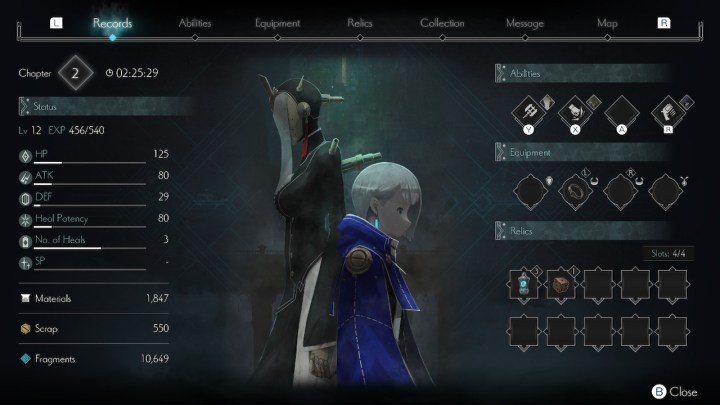Viewport: 720px width, 405px height.
Task: Switch to the Map tab
Action: click(x=607, y=22)
